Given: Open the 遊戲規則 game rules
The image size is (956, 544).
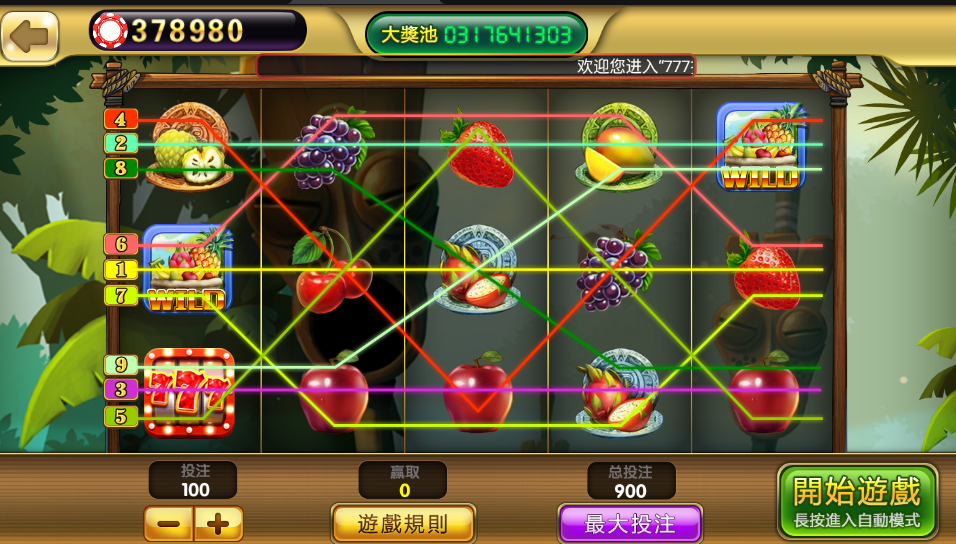Looking at the screenshot, I should tap(403, 523).
